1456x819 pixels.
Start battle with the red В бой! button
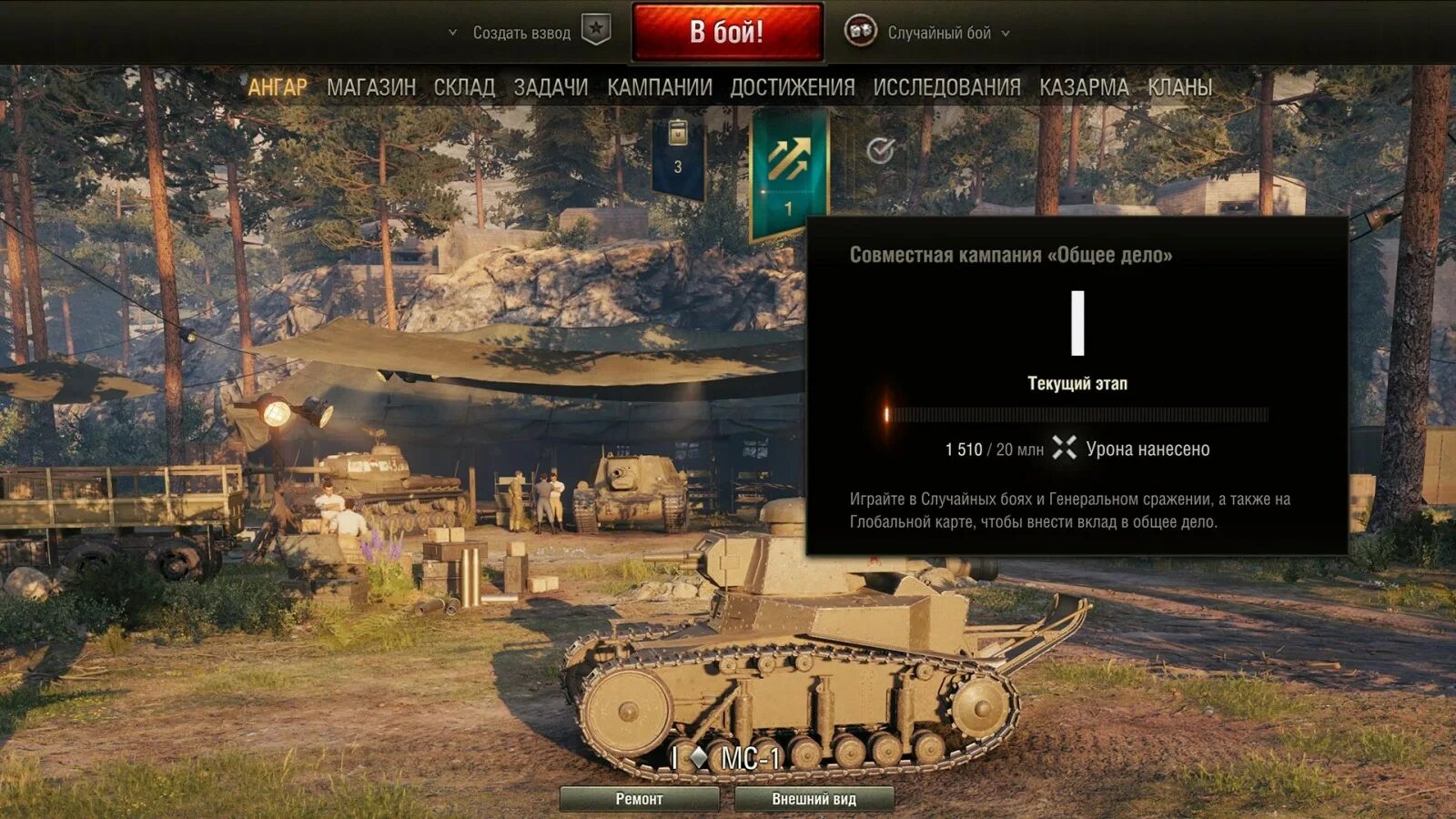[727, 33]
